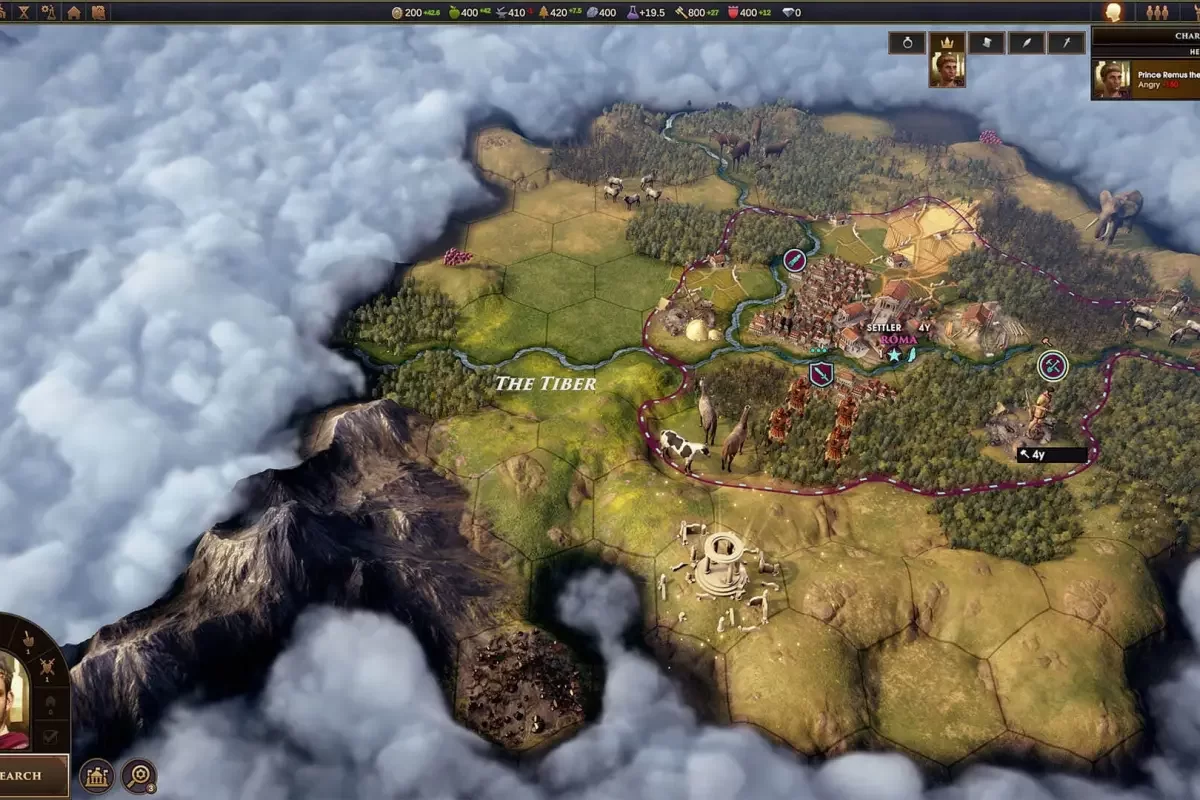Switch to the feather quill tab

point(1026,42)
